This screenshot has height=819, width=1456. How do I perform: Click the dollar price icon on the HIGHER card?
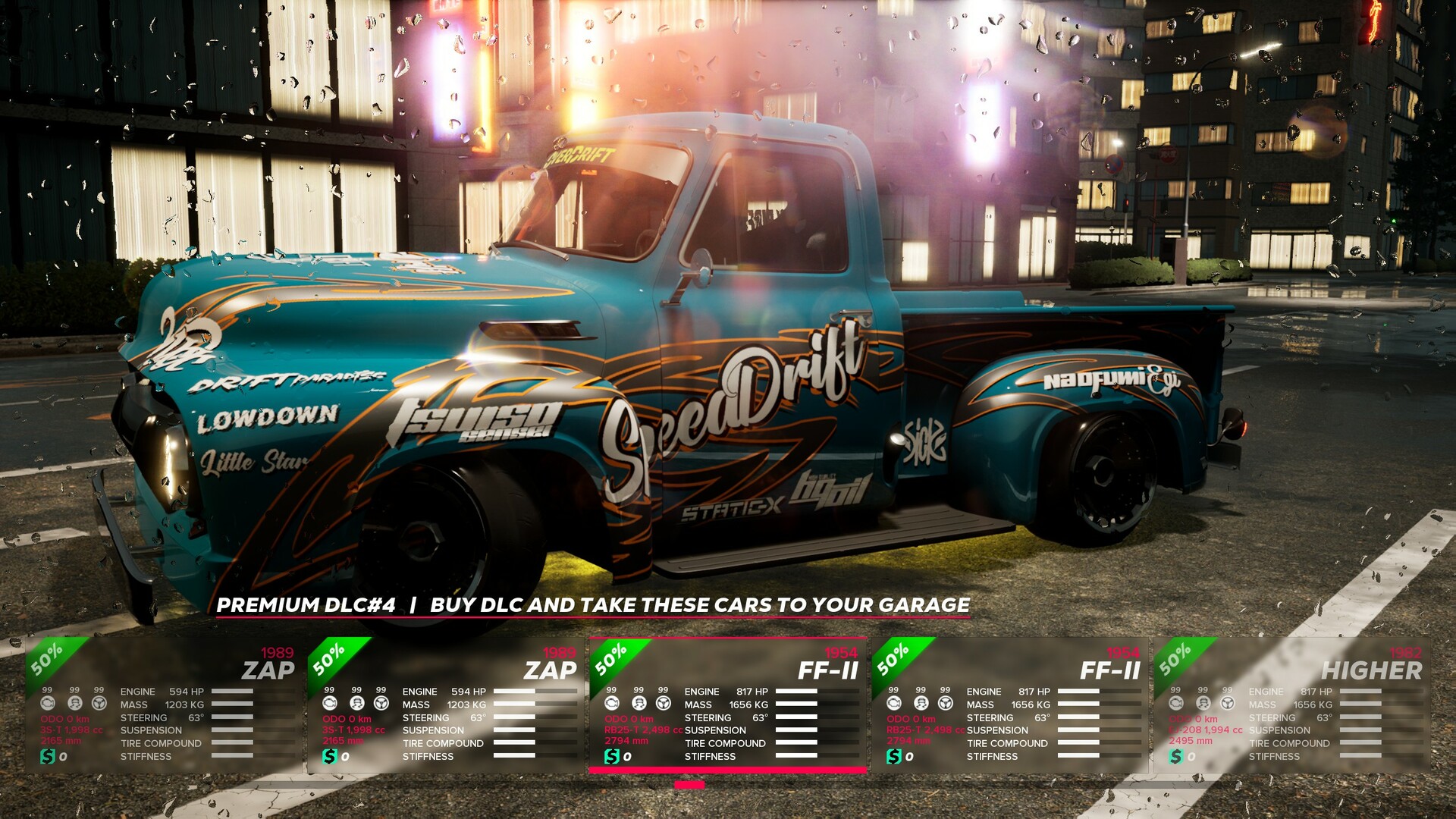(x=1175, y=756)
